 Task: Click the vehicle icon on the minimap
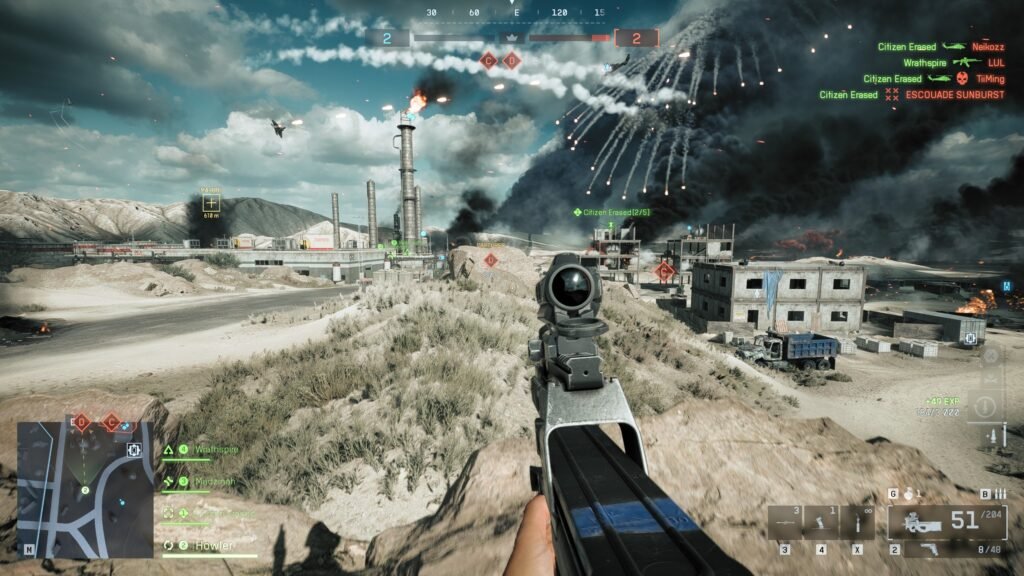click(x=133, y=450)
